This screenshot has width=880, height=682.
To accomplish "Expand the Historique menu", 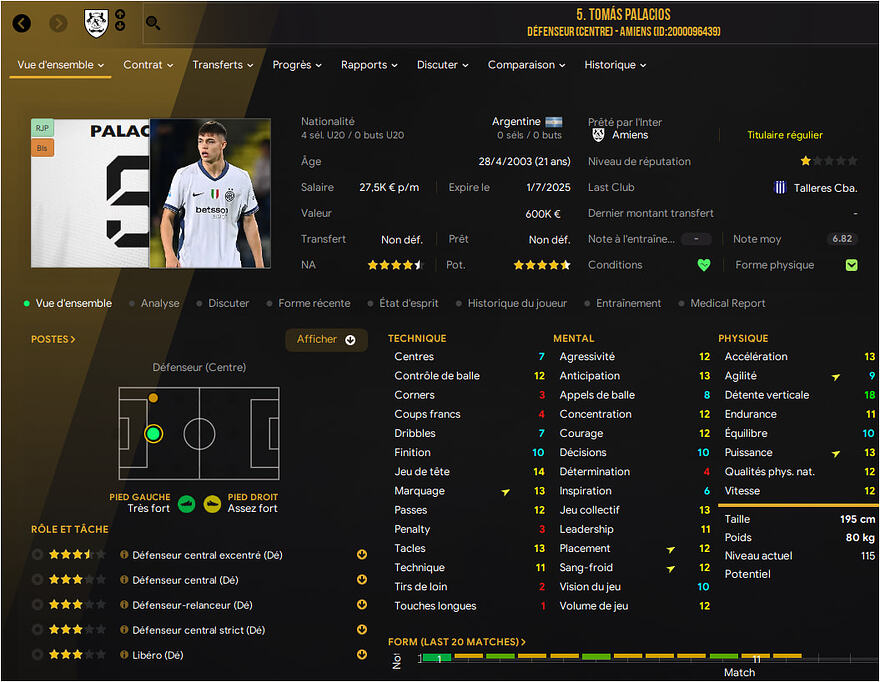I will tap(615, 65).
